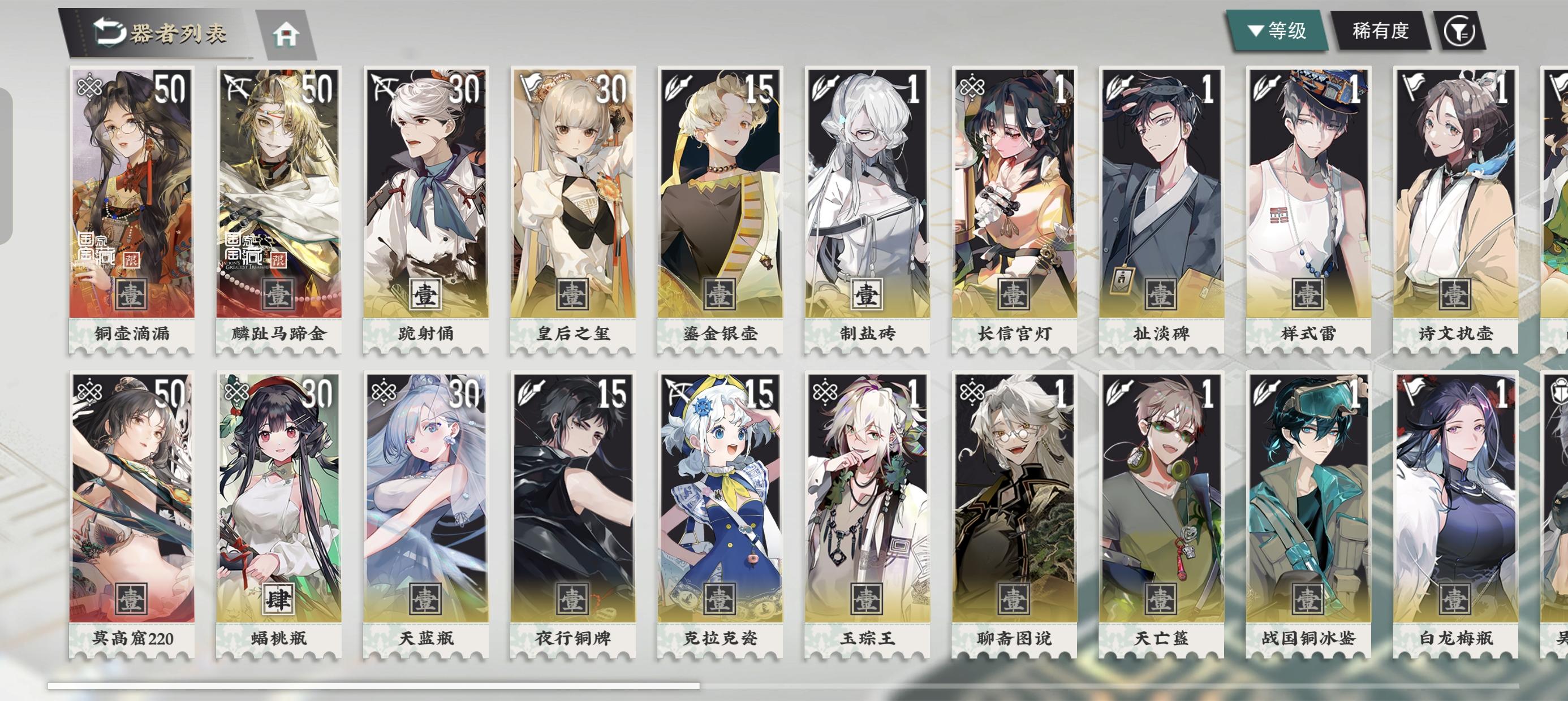Open the 器者列表 title tab

(x=178, y=34)
